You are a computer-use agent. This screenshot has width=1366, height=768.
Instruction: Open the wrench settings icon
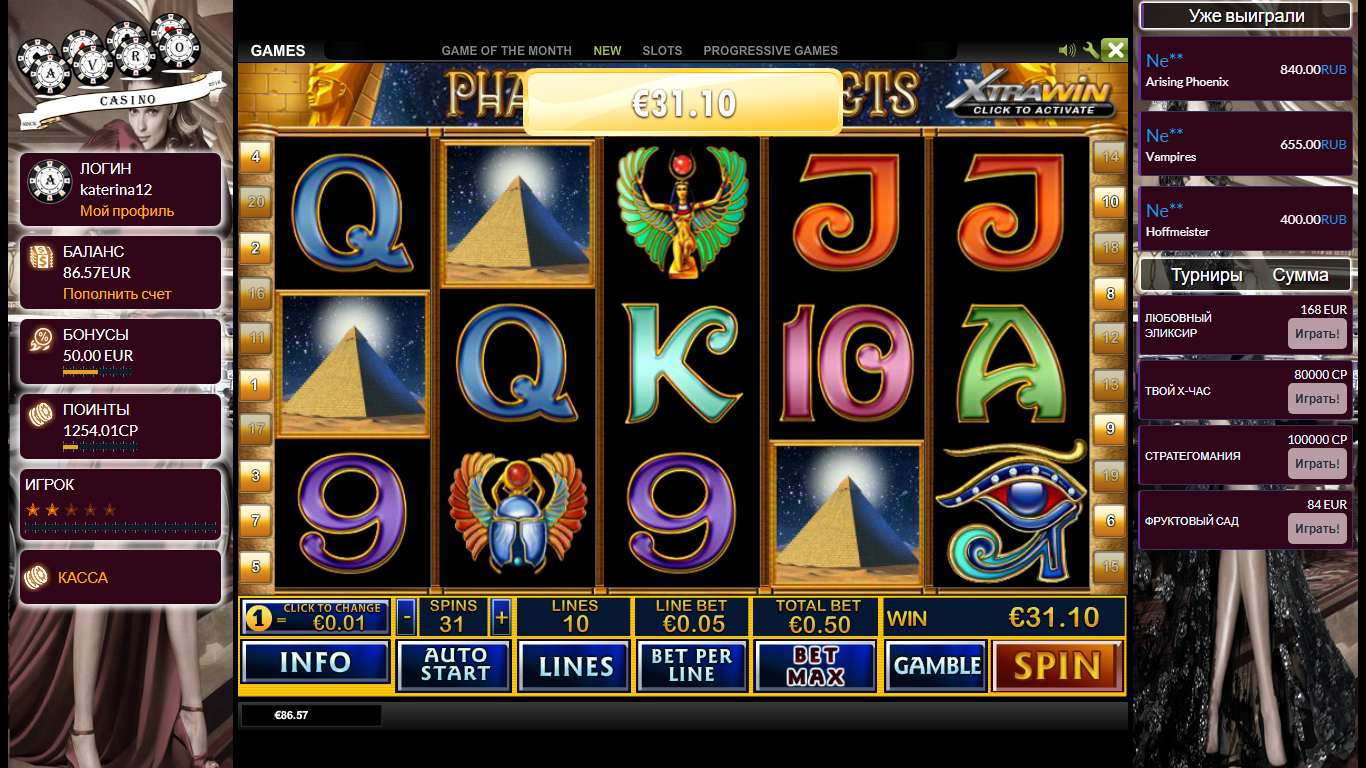1091,50
